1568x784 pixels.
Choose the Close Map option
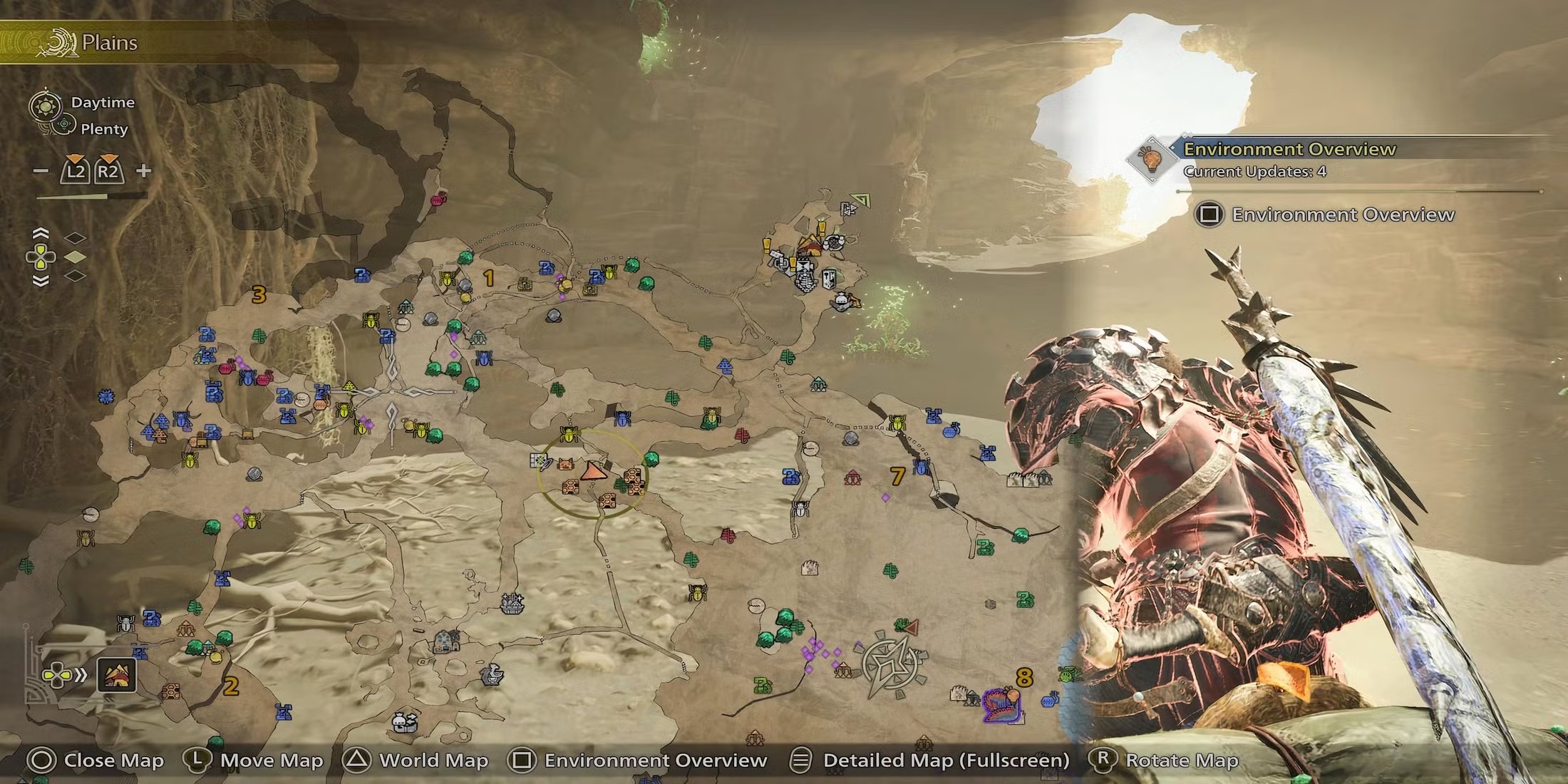pyautogui.click(x=95, y=760)
